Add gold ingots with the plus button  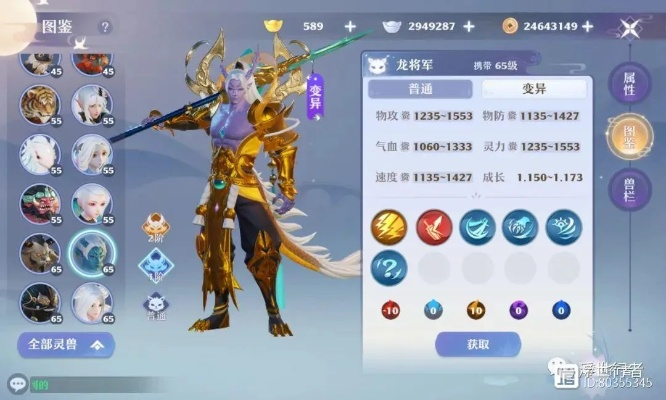[350, 26]
